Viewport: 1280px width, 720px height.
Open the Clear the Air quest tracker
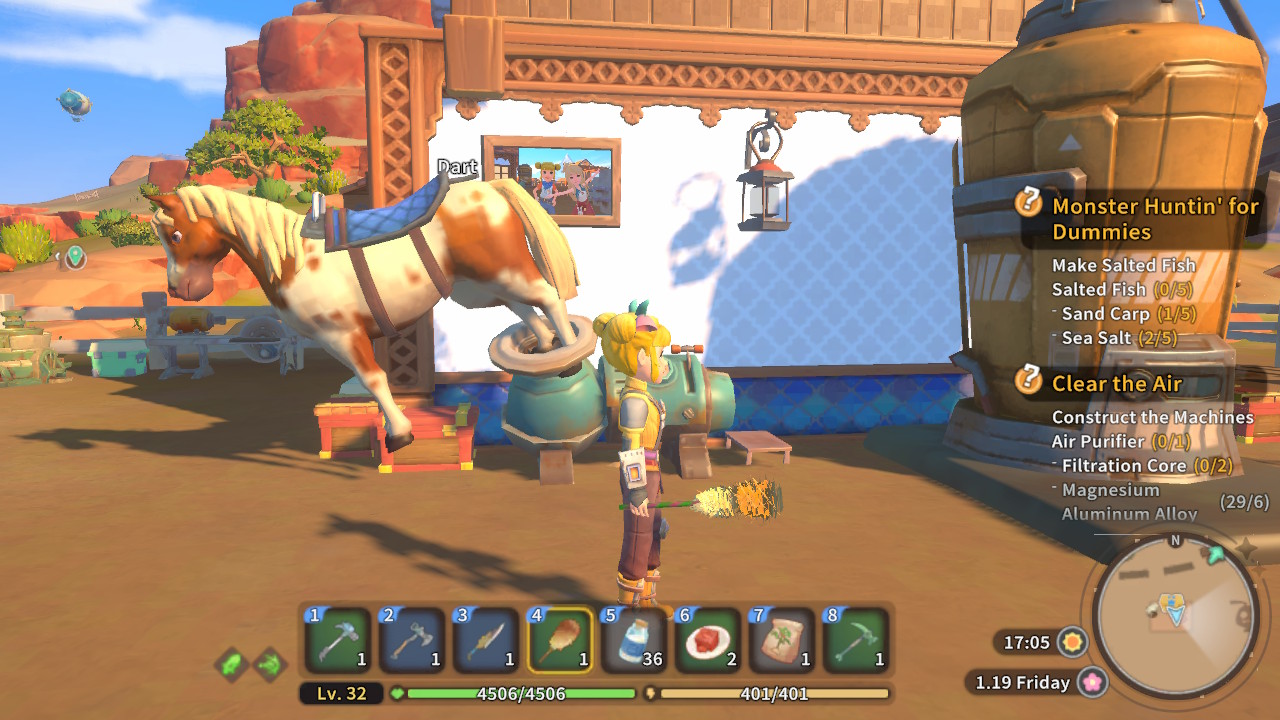click(1116, 384)
